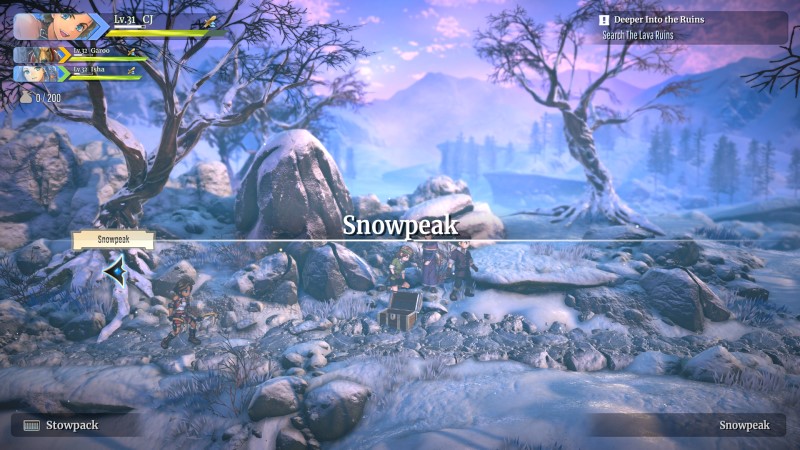Select Garoo's party portrait
This screenshot has height=450, width=800.
point(35,55)
